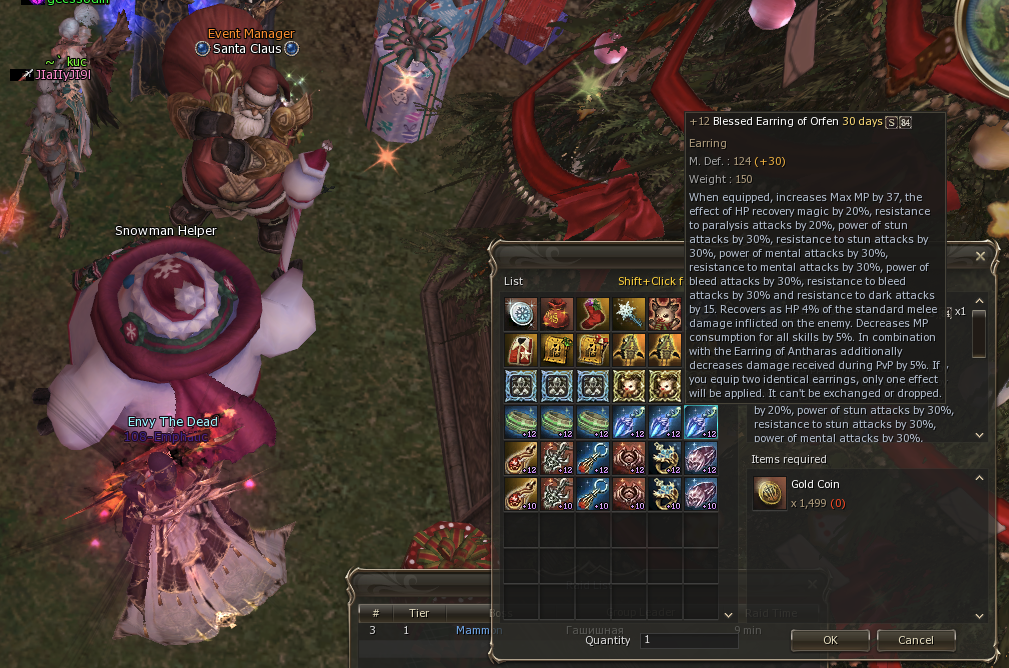Choose the red gift sack item
The height and width of the screenshot is (668, 1009).
[557, 314]
